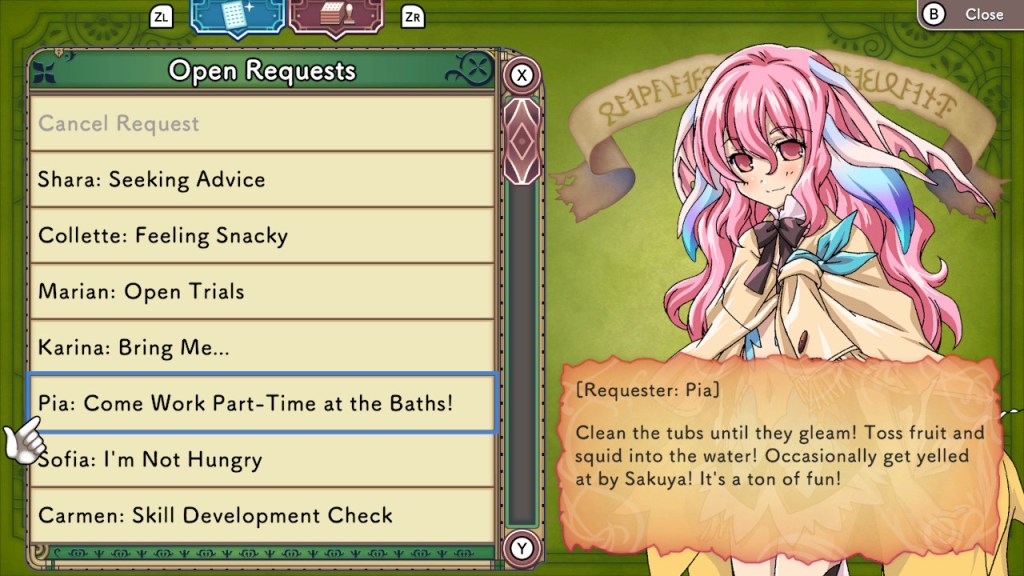The width and height of the screenshot is (1024, 576).
Task: Open Shara: Seeking Advice request
Action: 262,180
